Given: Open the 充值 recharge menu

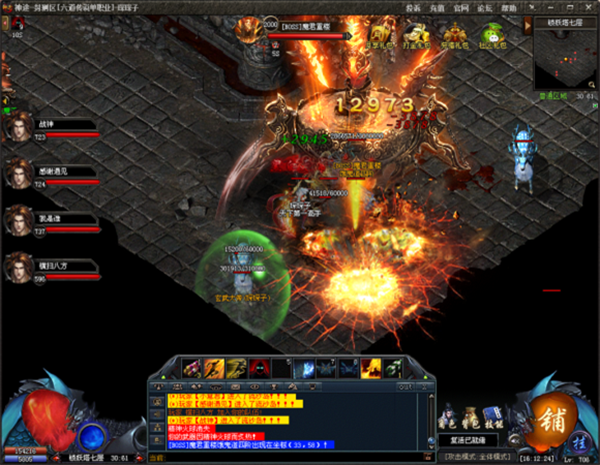Looking at the screenshot, I should click(437, 7).
